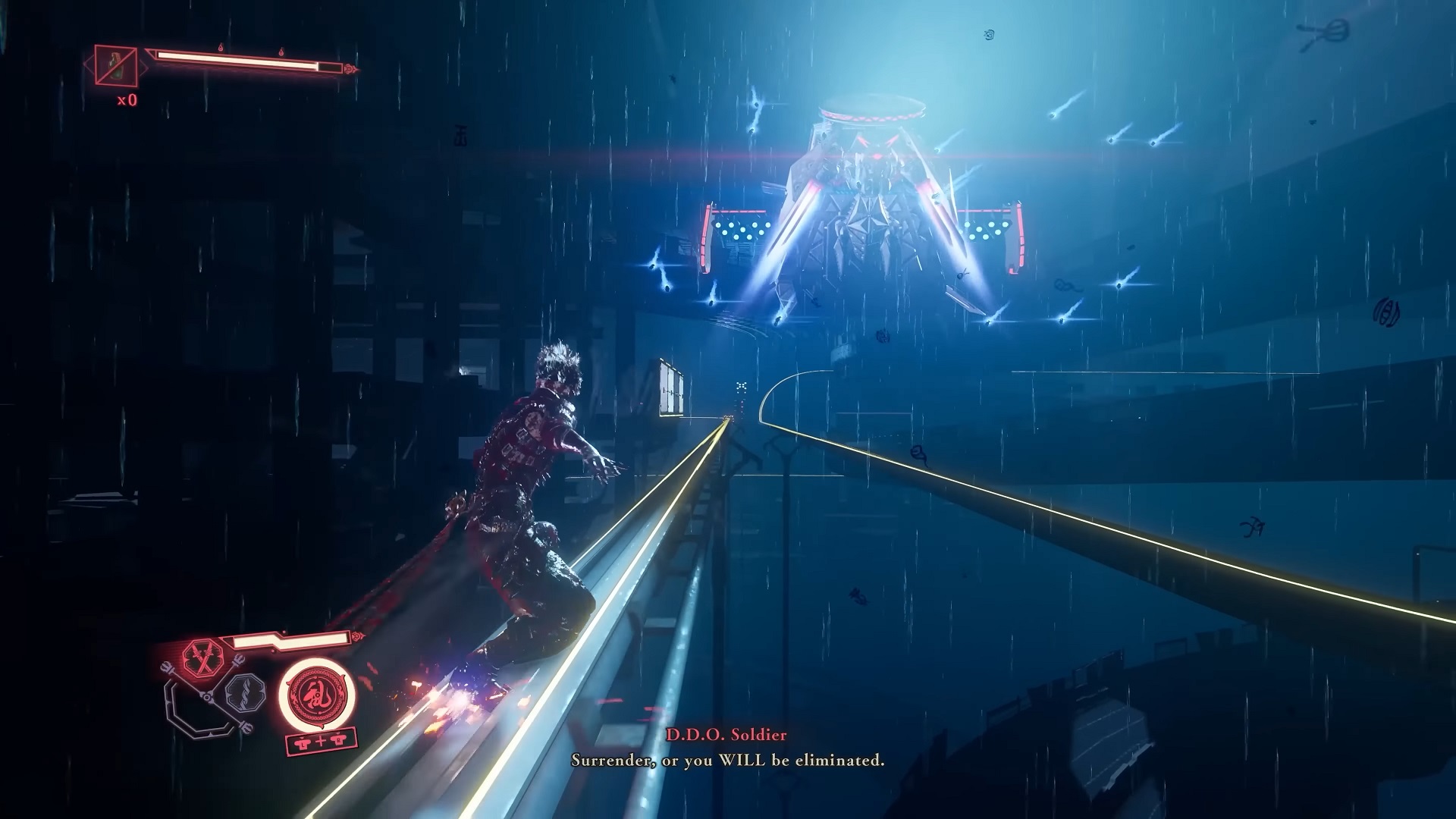Switch to the grey twisted blade weapon
This screenshot has width=1456, height=819.
click(246, 691)
